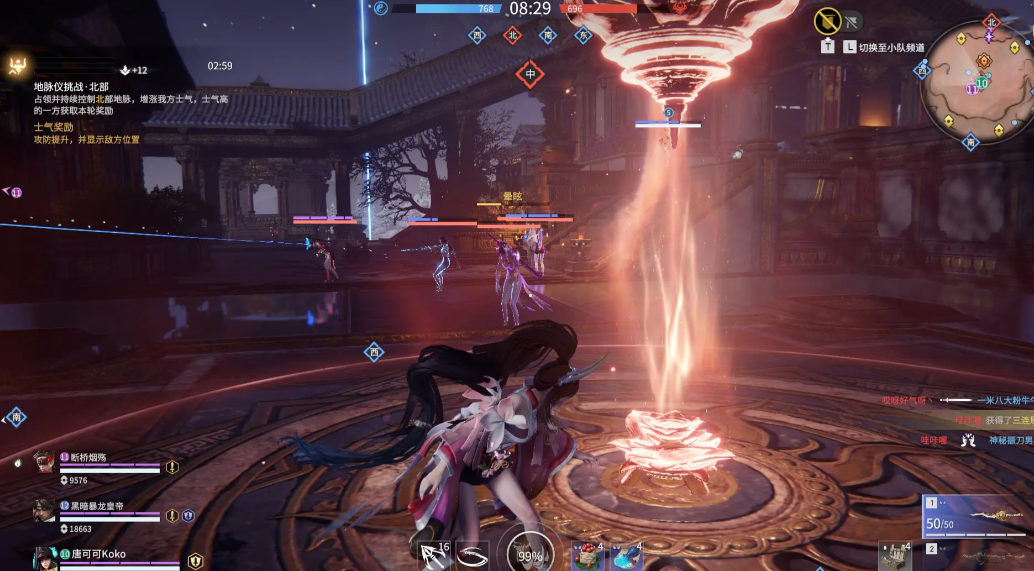Click the 南 marker on minimap edge

(969, 143)
